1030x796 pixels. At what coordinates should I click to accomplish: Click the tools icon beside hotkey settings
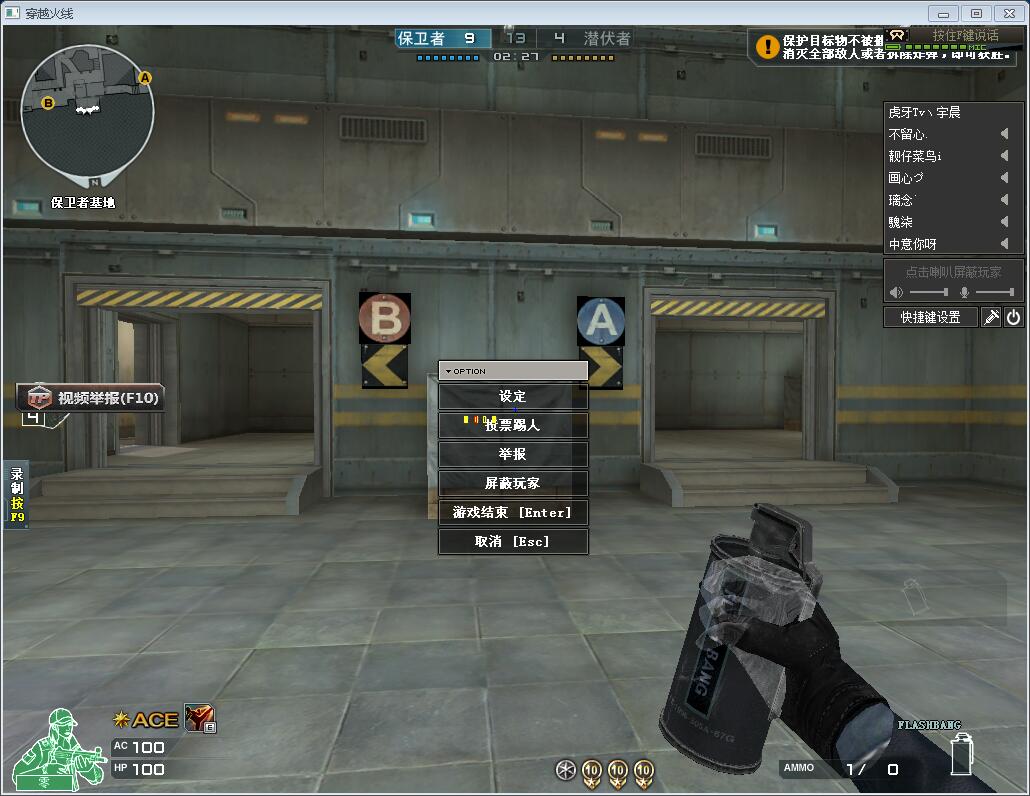[x=991, y=317]
